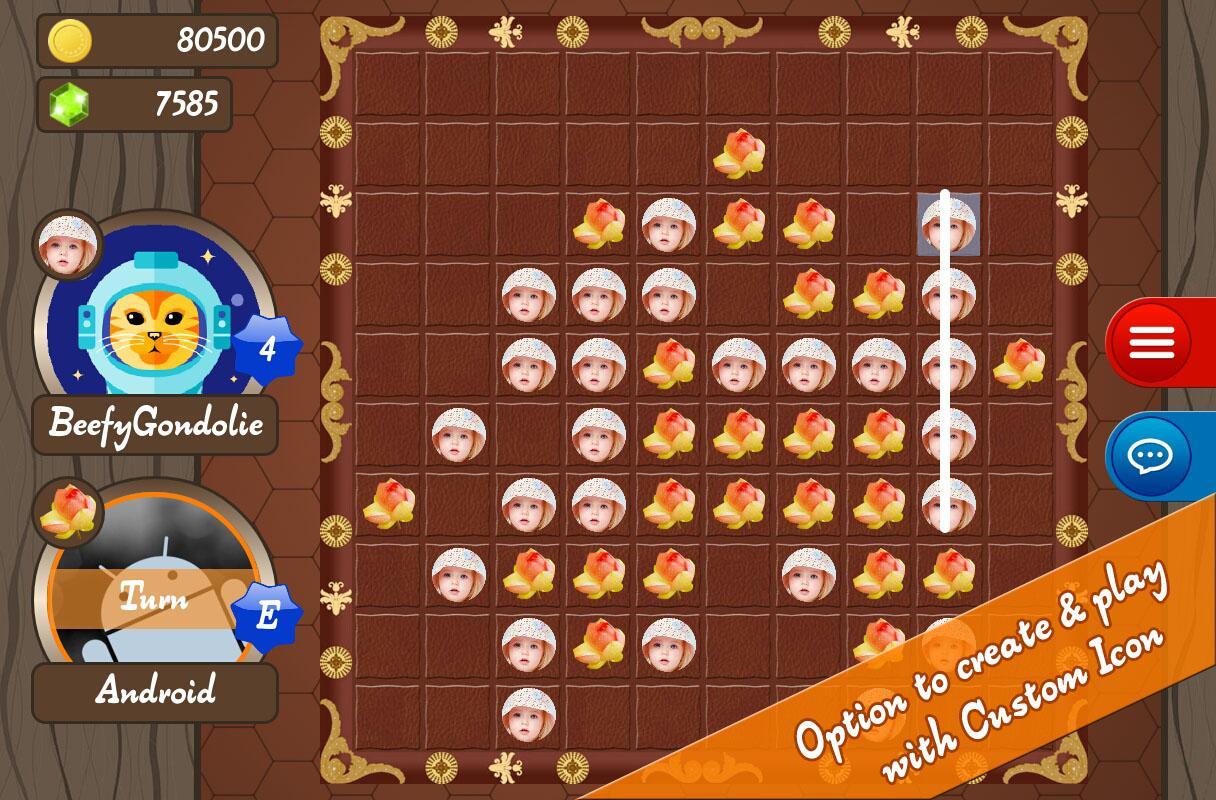Select the green gem balance icon
This screenshot has width=1216, height=800.
pyautogui.click(x=70, y=104)
